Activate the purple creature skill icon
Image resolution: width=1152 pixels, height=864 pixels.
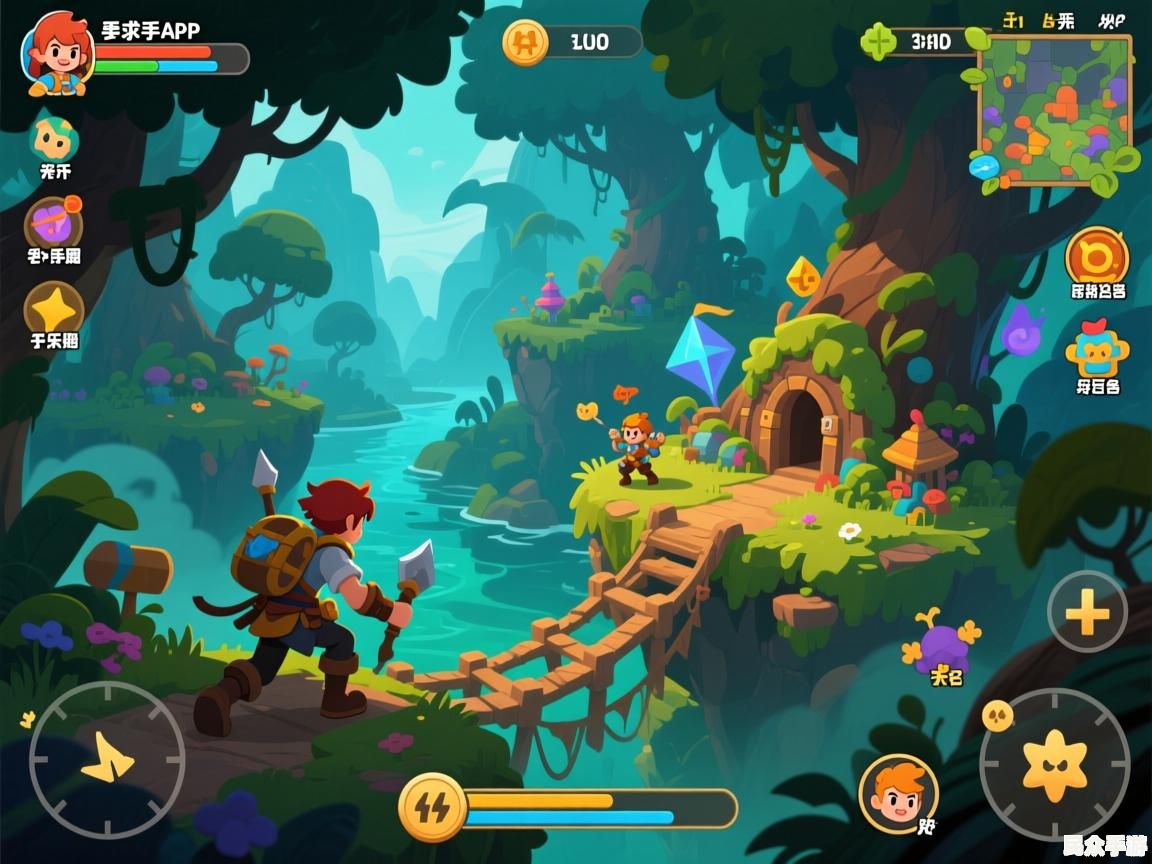point(942,645)
